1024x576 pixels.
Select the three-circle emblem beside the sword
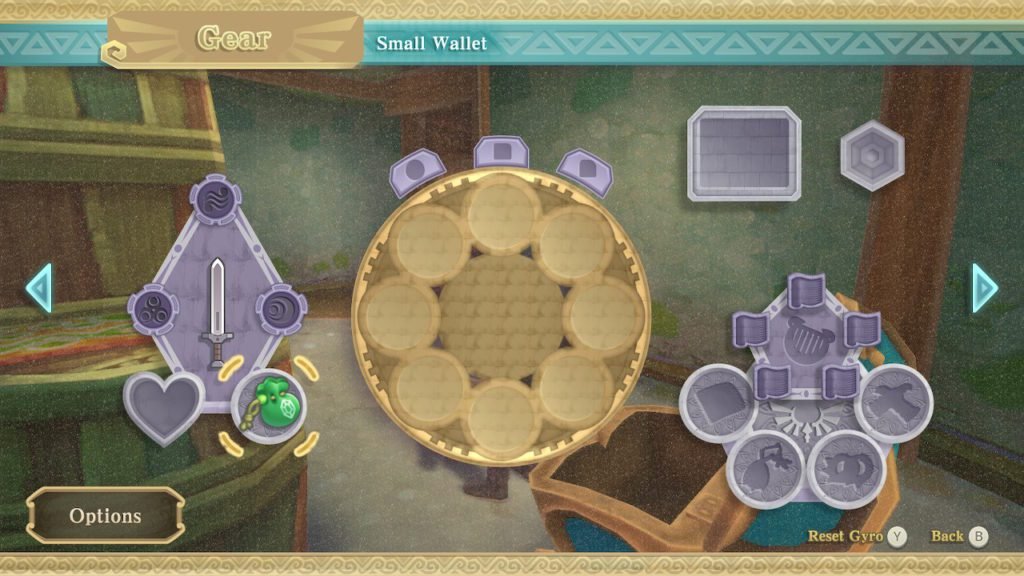coord(153,309)
